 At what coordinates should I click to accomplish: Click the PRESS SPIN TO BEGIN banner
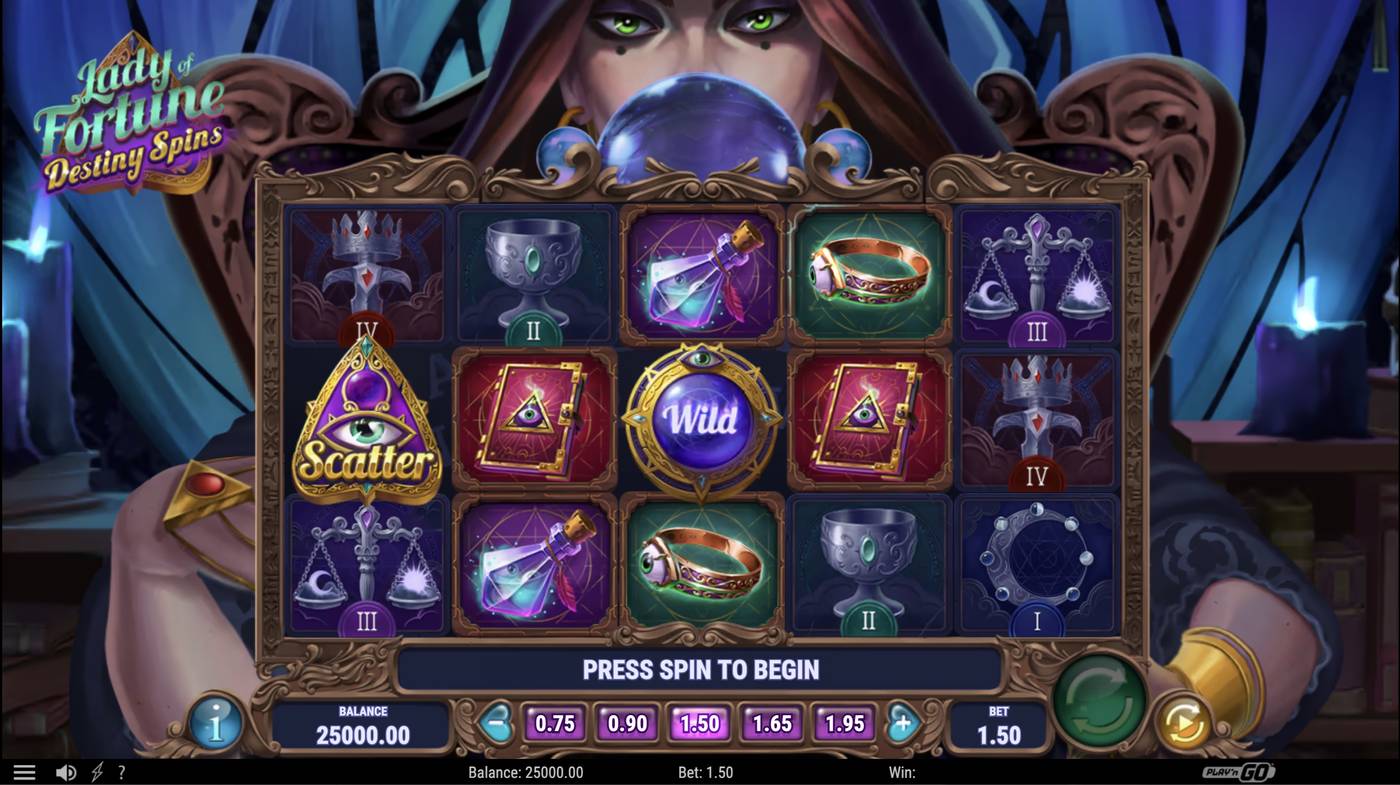(x=700, y=669)
